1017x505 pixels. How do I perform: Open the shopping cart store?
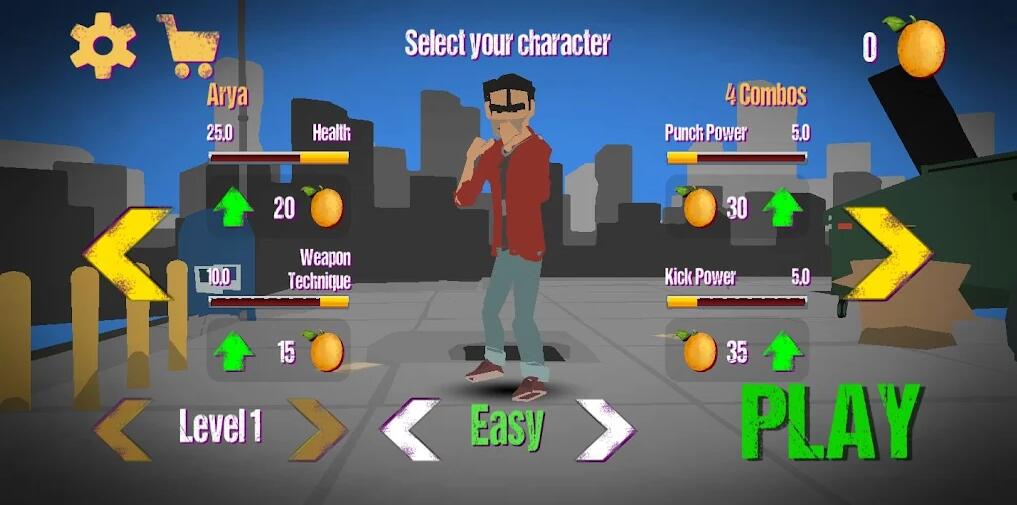[x=189, y=46]
